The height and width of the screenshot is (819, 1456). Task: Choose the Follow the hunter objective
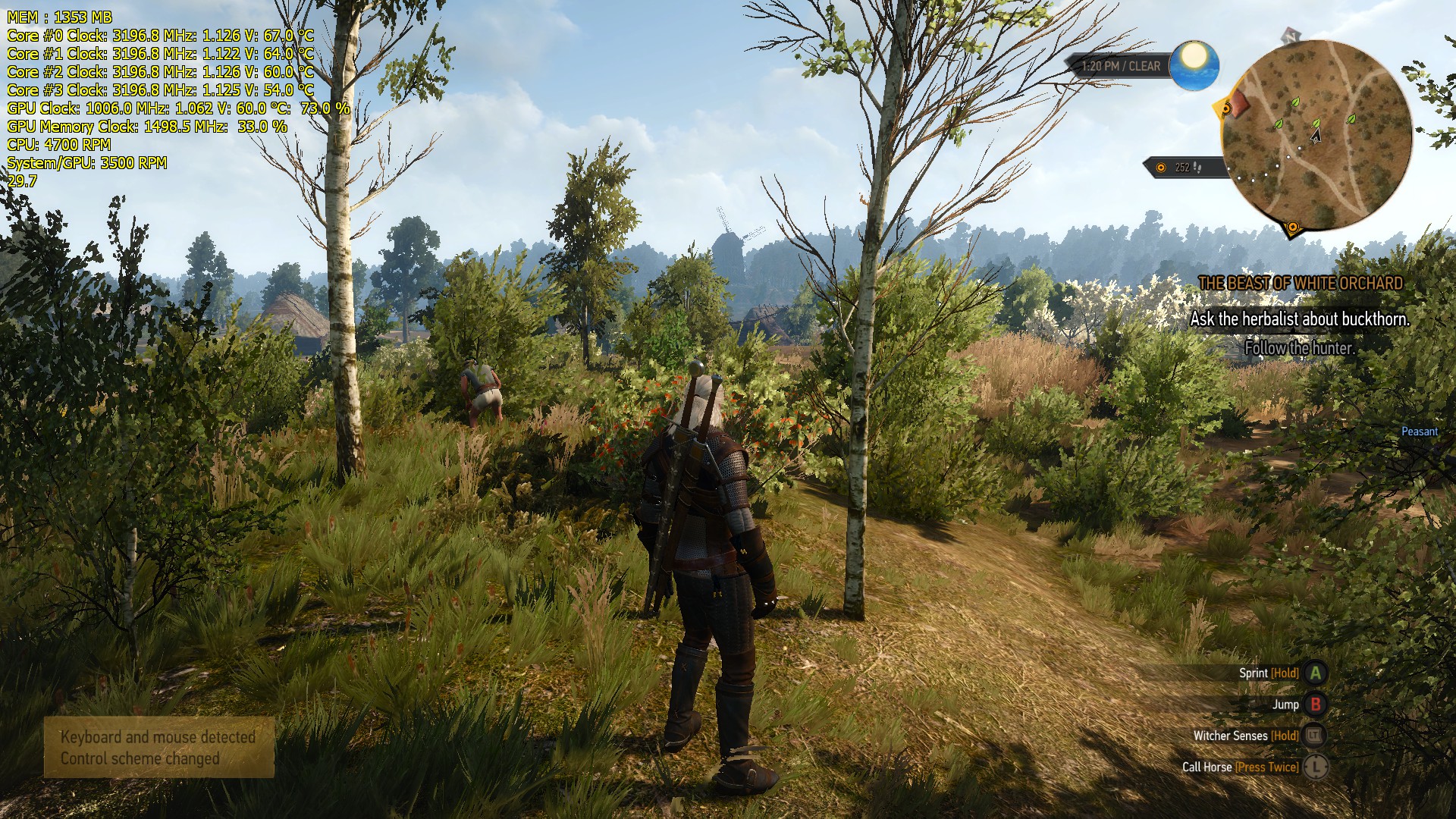coord(1299,349)
